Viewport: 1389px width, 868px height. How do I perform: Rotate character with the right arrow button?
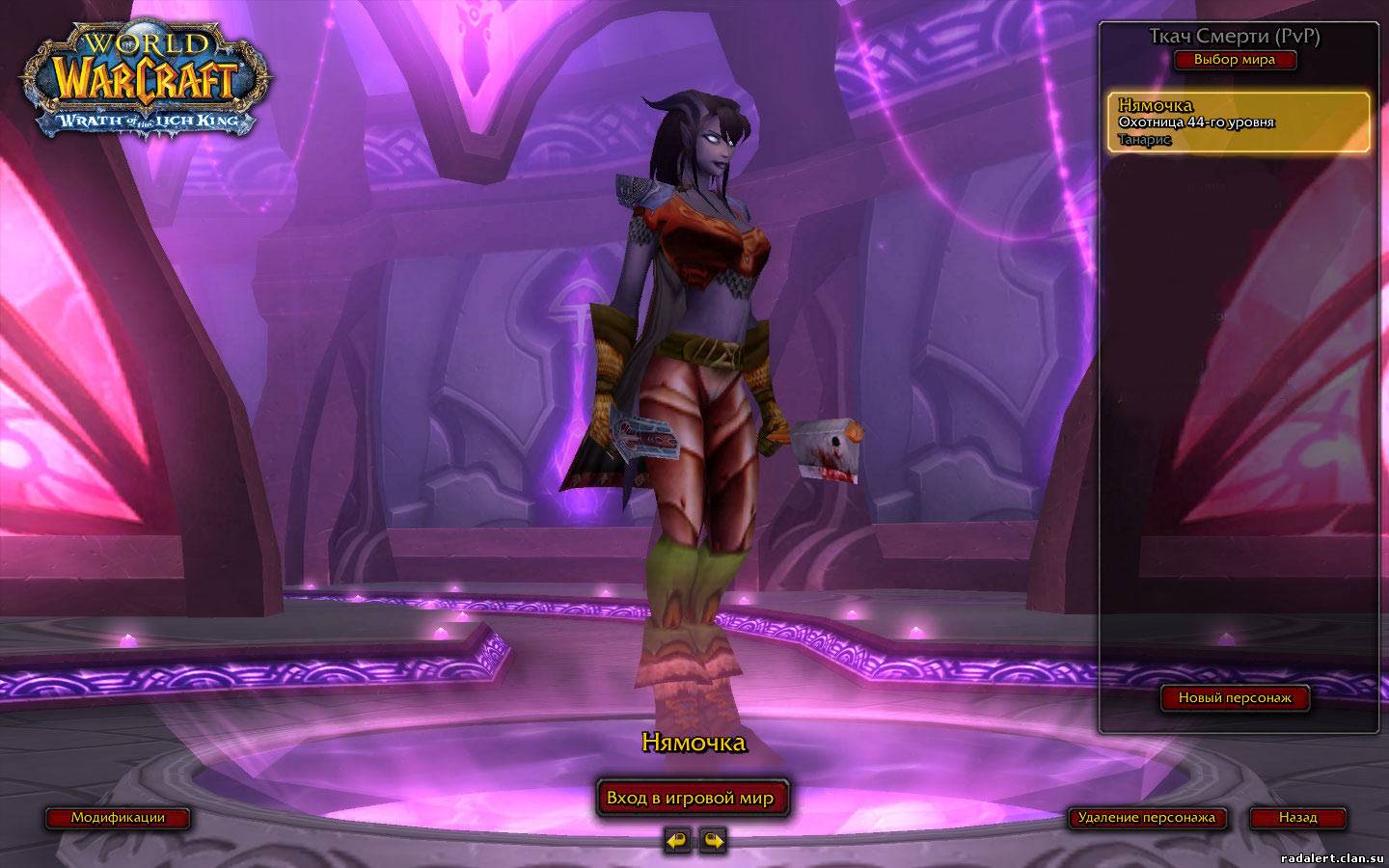point(712,841)
